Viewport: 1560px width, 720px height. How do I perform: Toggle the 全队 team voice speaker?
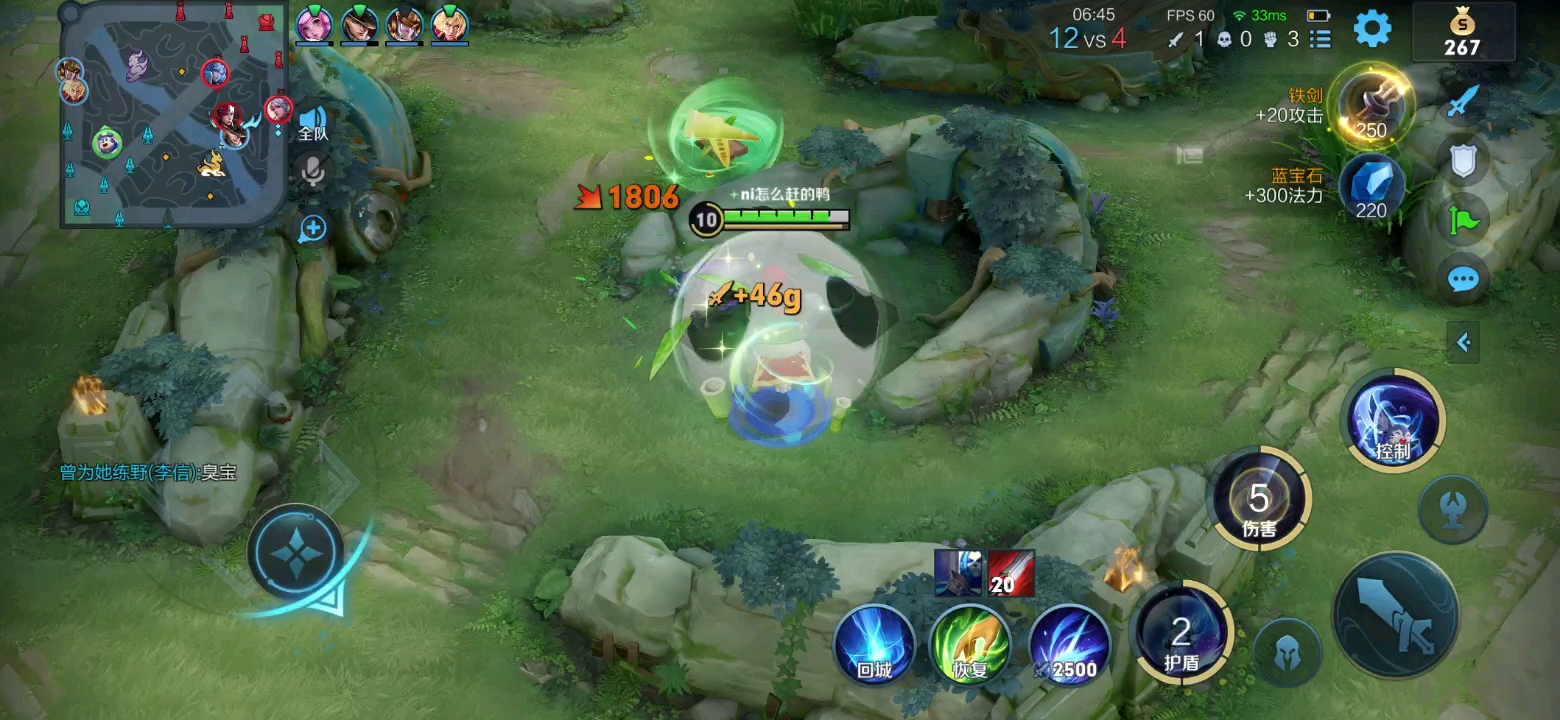(313, 122)
